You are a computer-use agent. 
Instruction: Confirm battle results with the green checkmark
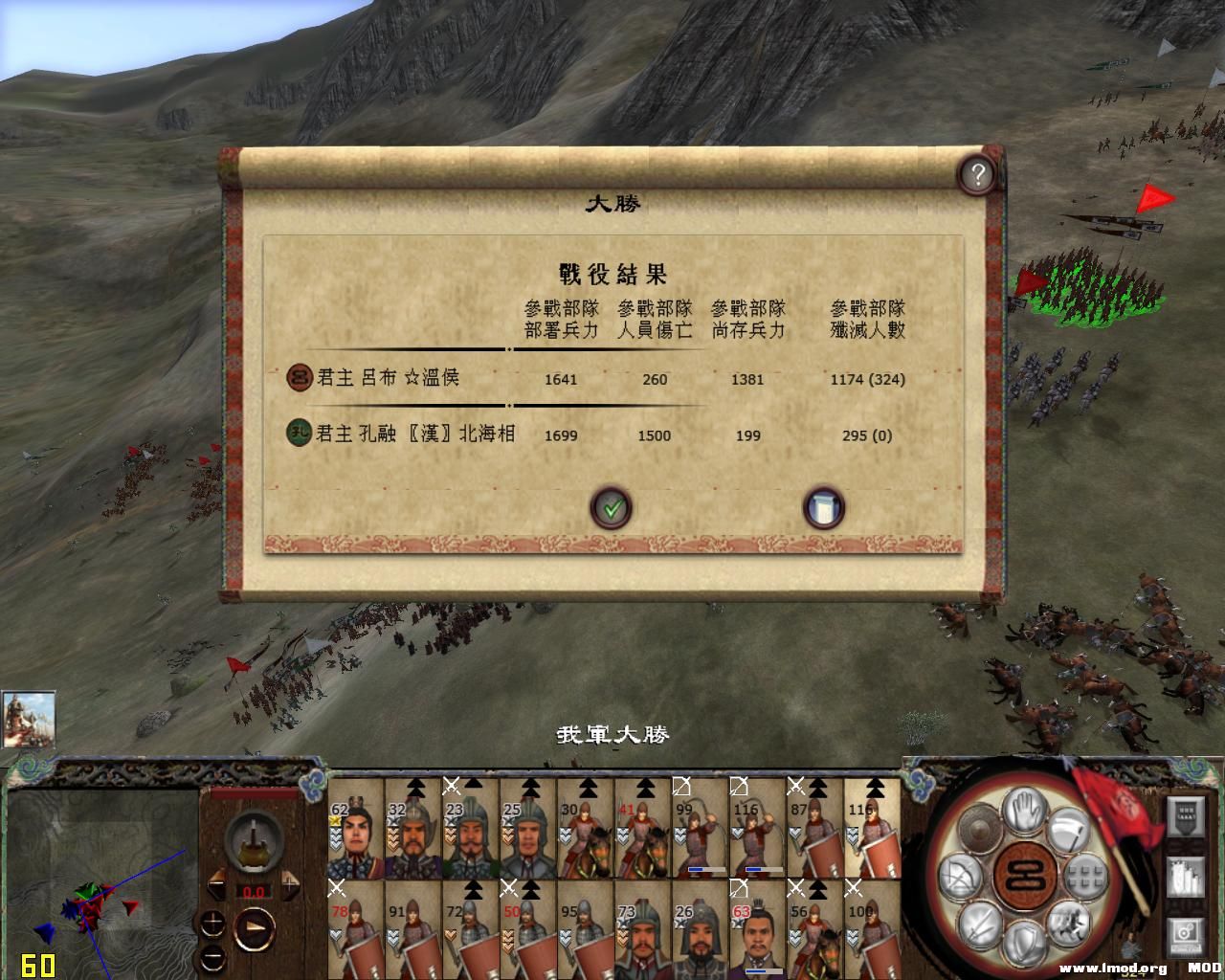click(612, 508)
